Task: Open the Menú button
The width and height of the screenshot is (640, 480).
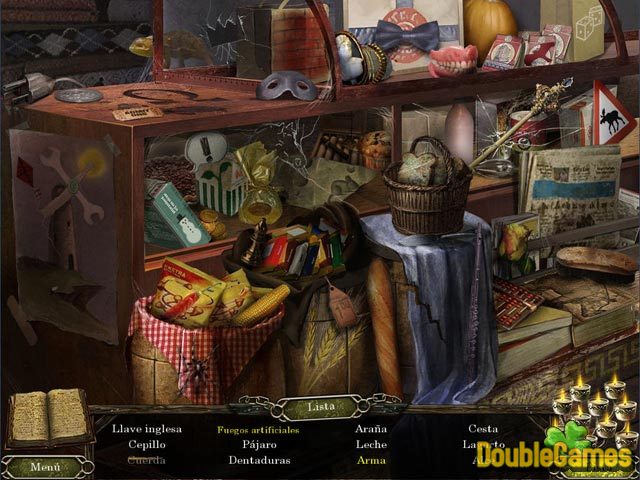Action: (45, 466)
